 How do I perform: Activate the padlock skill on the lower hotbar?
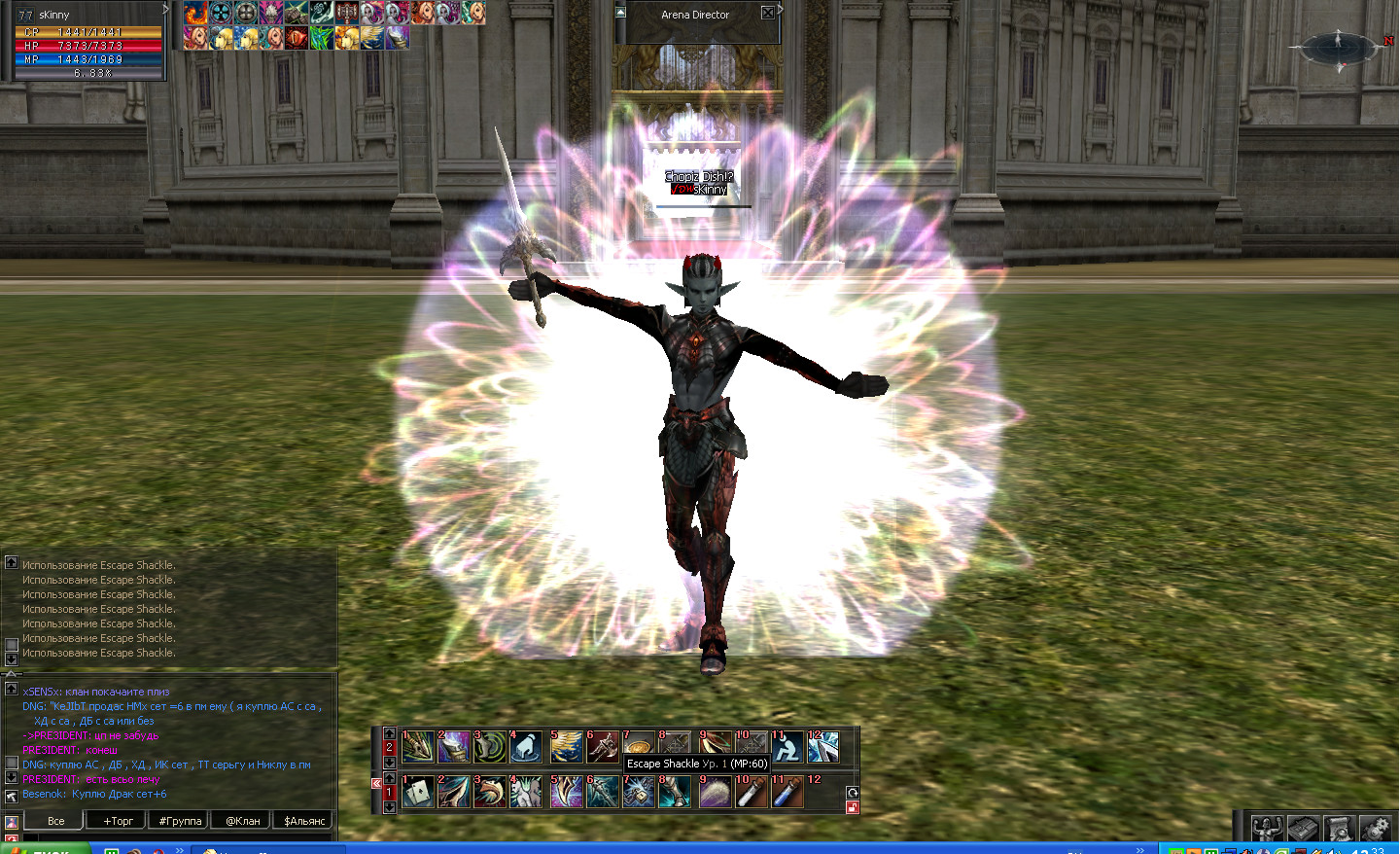(x=639, y=792)
